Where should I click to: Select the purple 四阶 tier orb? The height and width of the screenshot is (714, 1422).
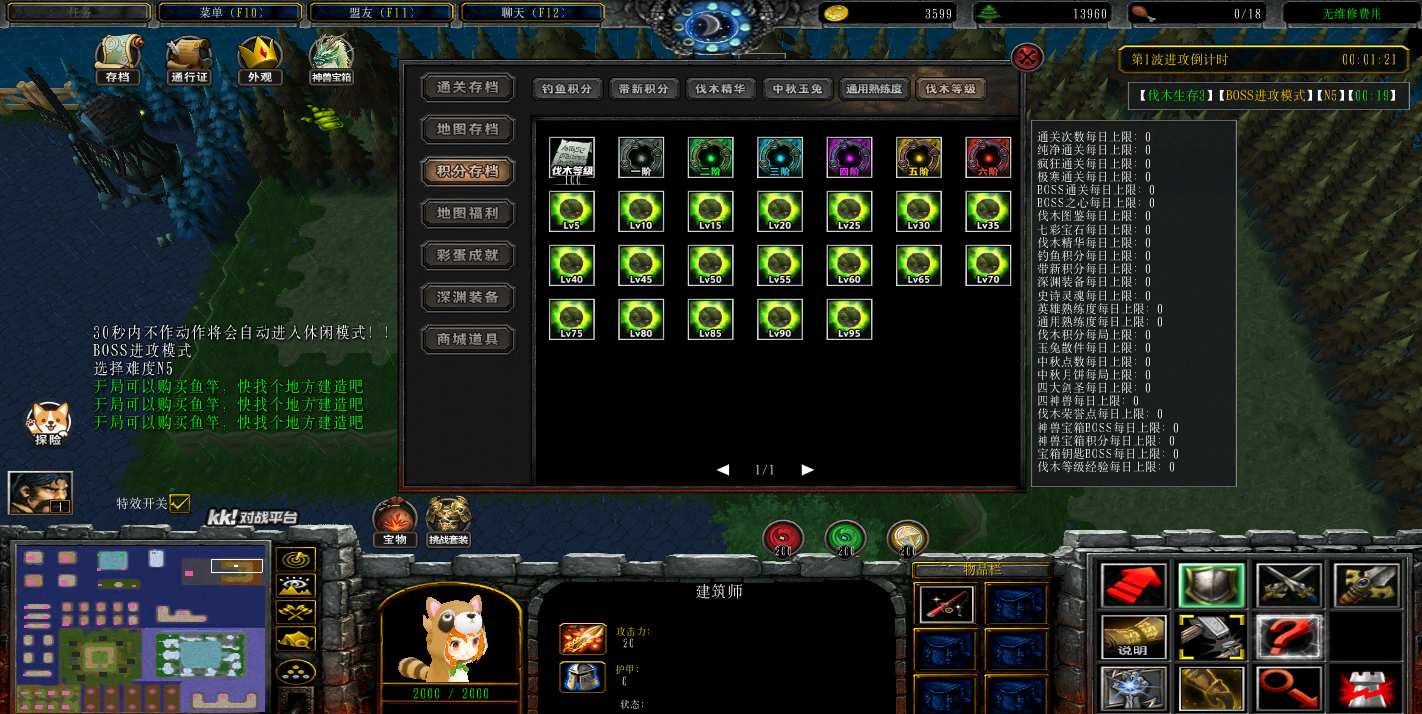[x=849, y=157]
